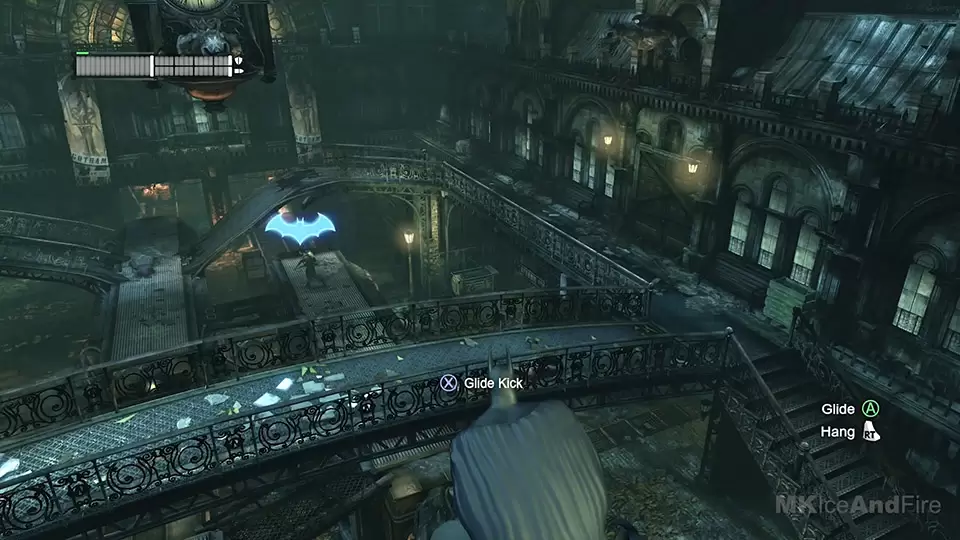Select the blue bat-symbol objective waypoint marker

[299, 229]
